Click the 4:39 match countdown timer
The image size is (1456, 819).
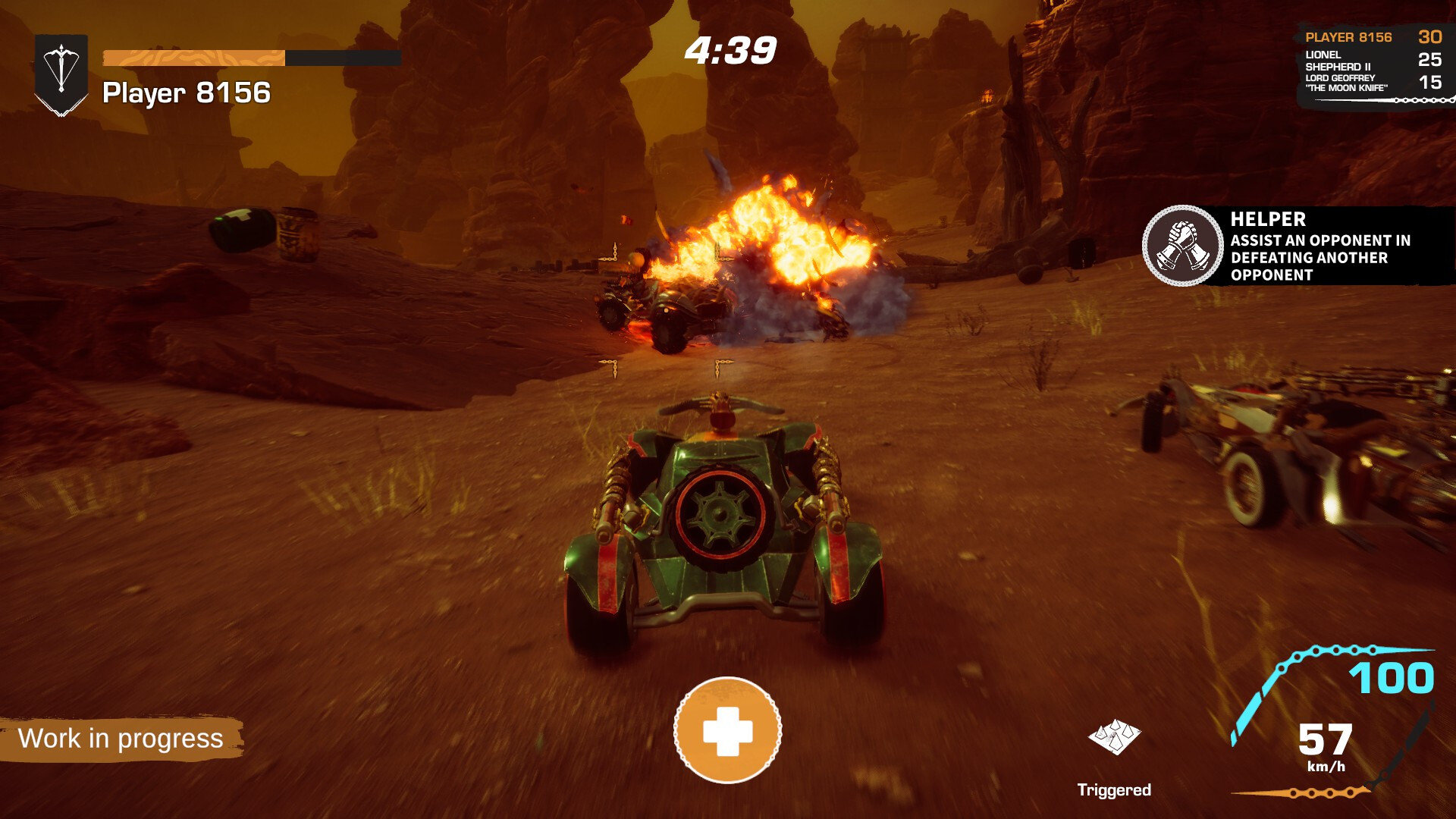[x=730, y=52]
